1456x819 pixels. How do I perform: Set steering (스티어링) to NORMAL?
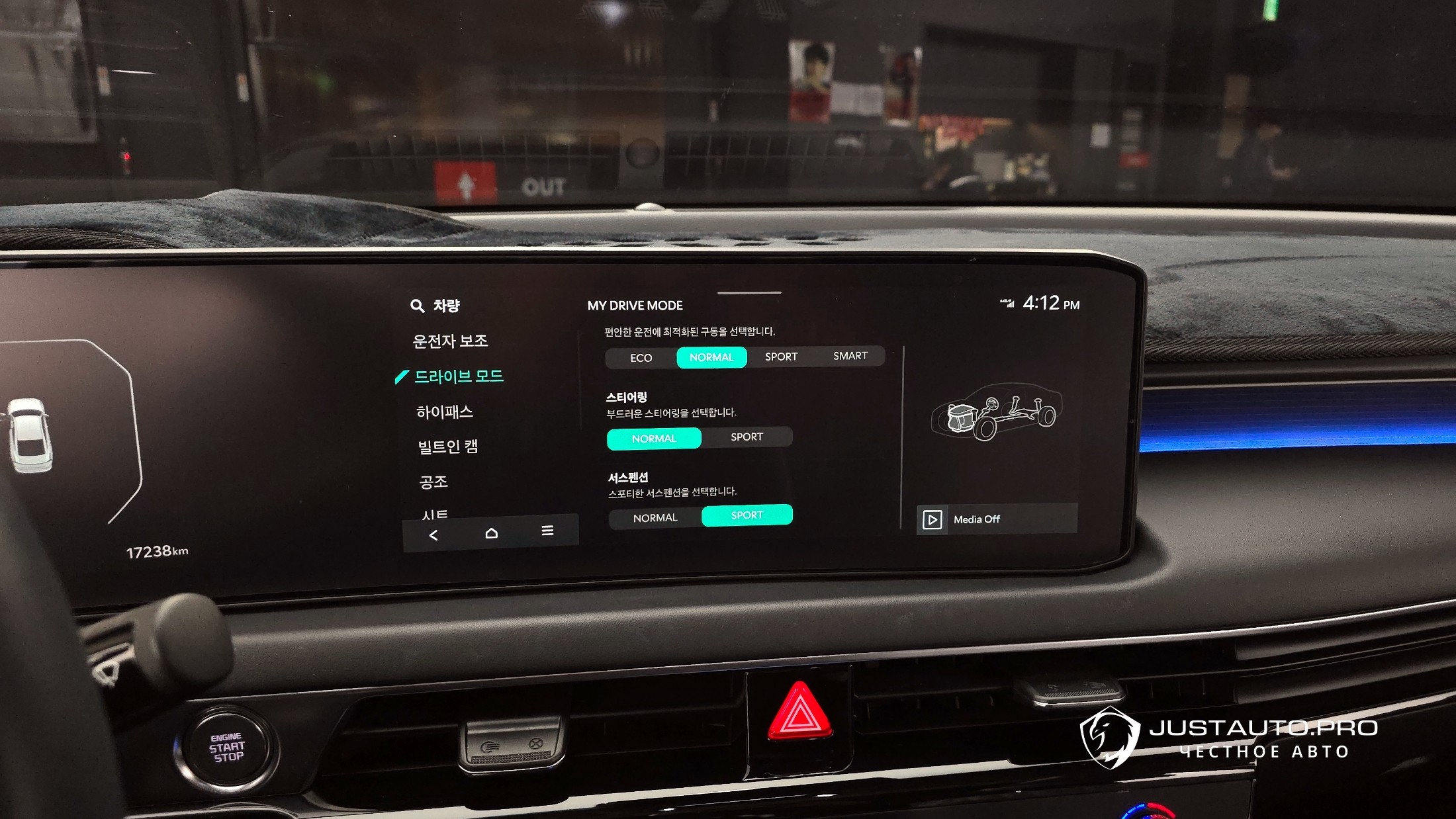pos(654,439)
